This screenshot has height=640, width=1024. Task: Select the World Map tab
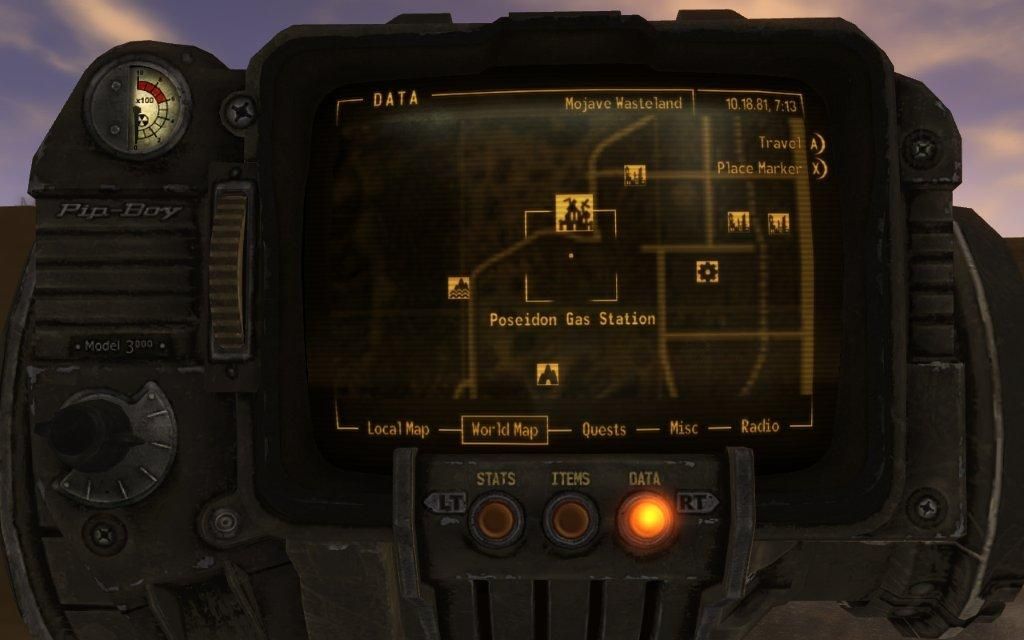click(x=504, y=430)
